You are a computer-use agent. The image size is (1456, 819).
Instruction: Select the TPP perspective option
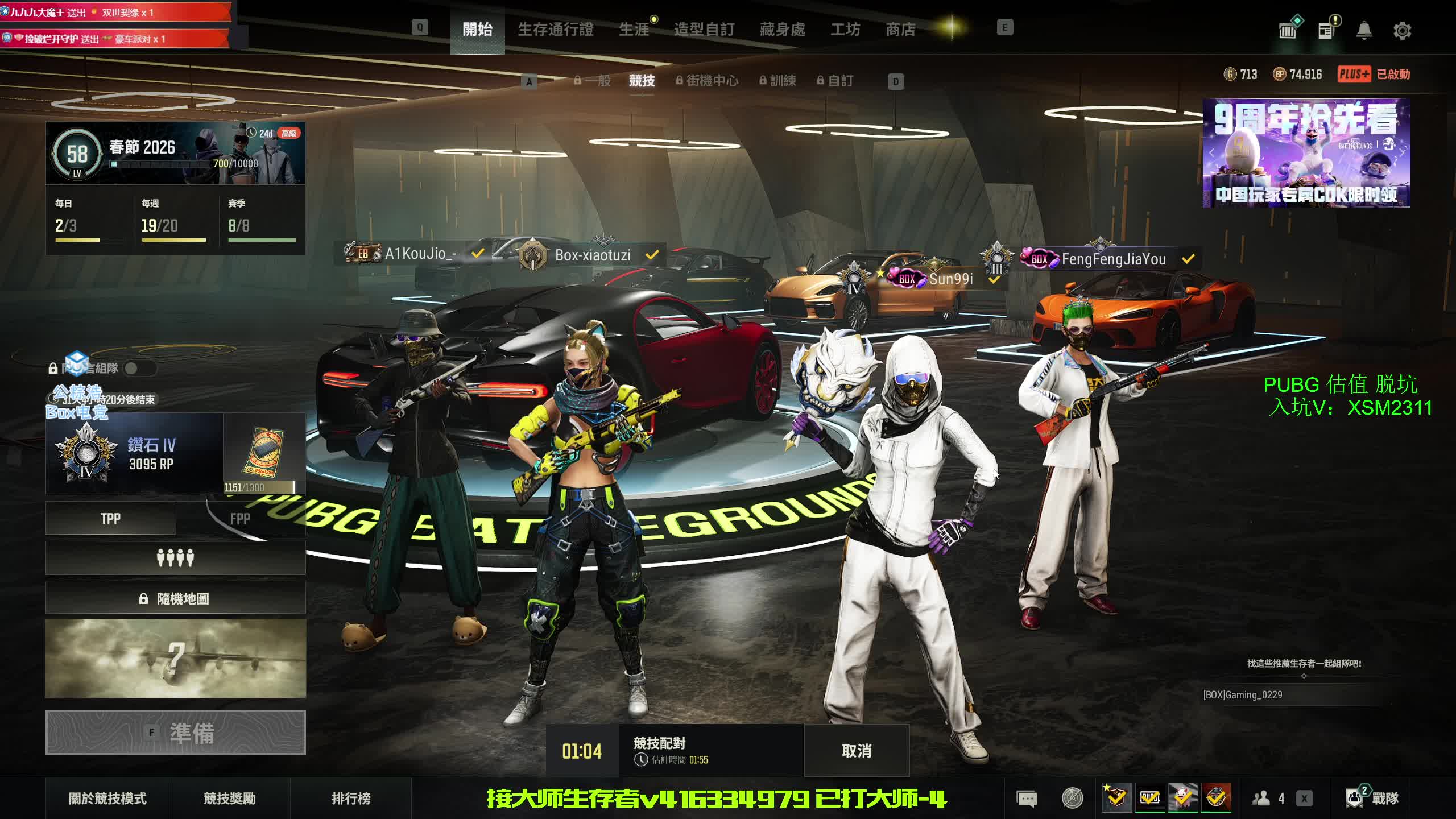pyautogui.click(x=110, y=519)
